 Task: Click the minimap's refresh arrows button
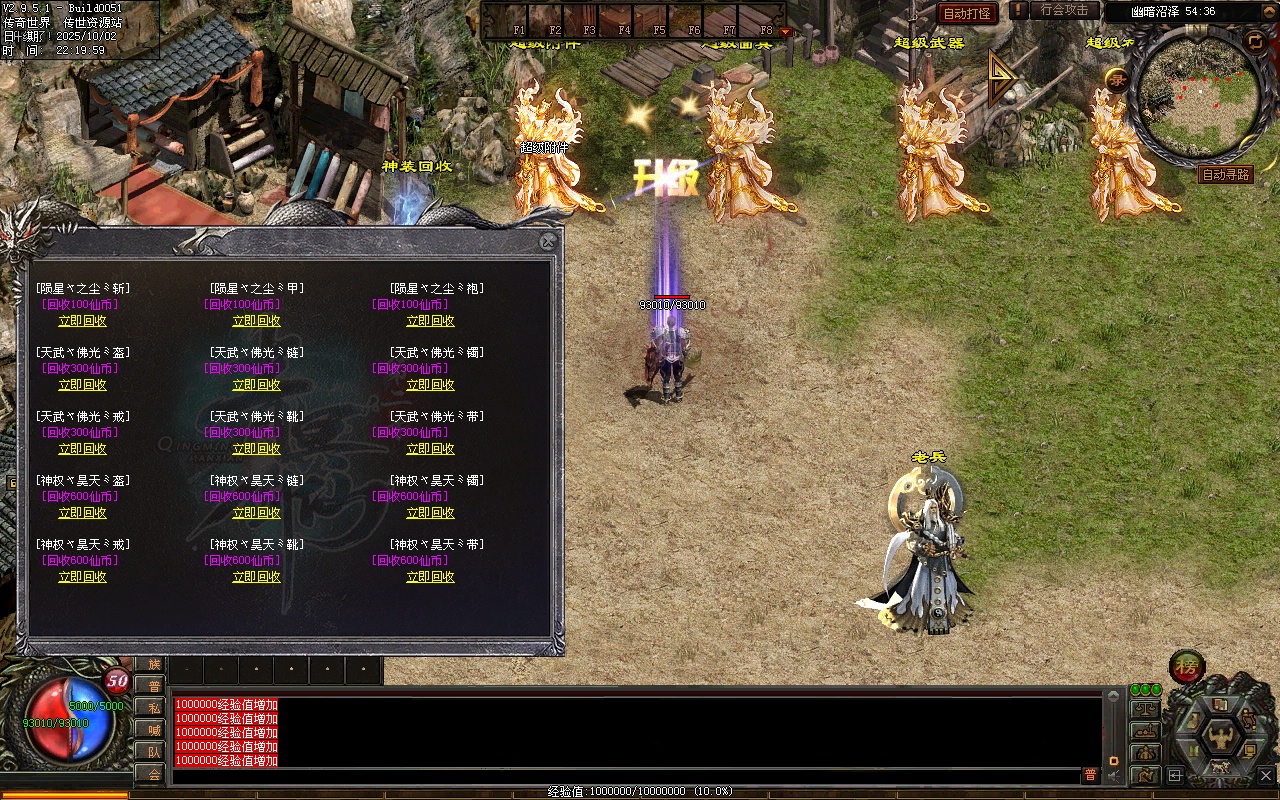coord(1254,40)
